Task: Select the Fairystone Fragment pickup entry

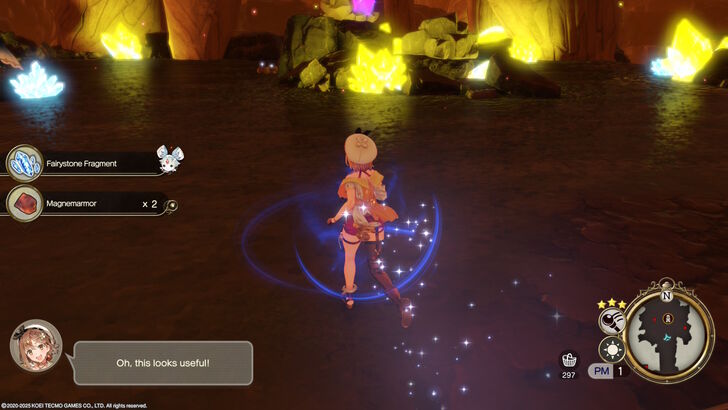Action: point(90,162)
